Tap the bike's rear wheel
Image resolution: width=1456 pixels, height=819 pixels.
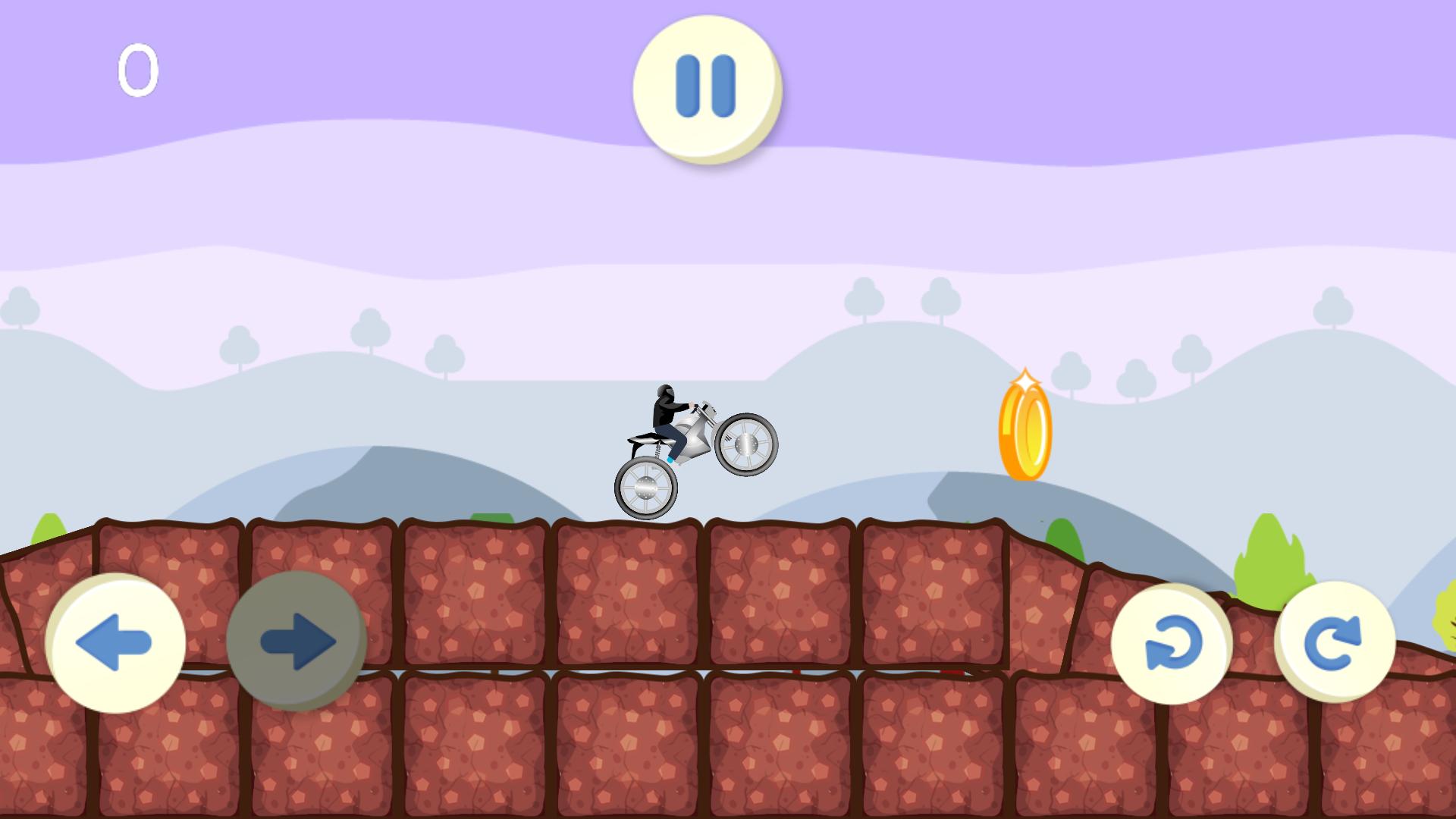645,490
